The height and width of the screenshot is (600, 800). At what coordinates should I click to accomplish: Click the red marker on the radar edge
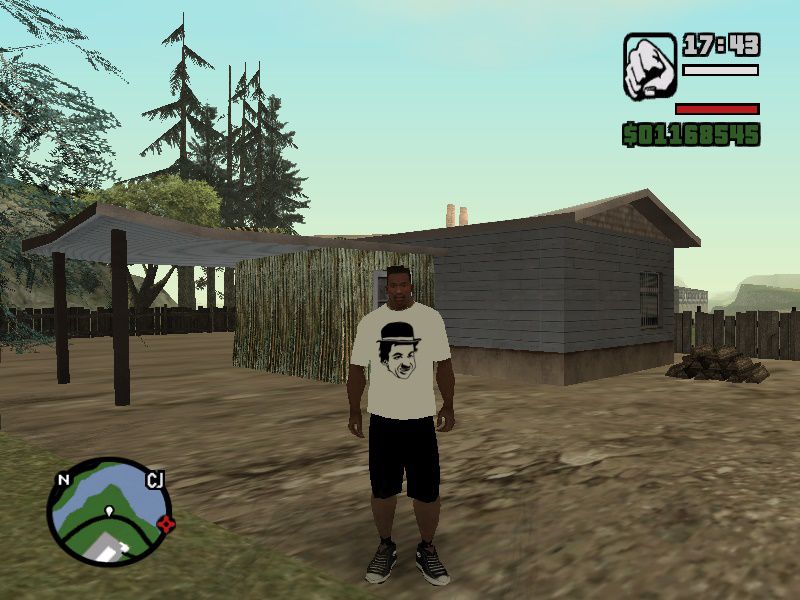point(166,523)
